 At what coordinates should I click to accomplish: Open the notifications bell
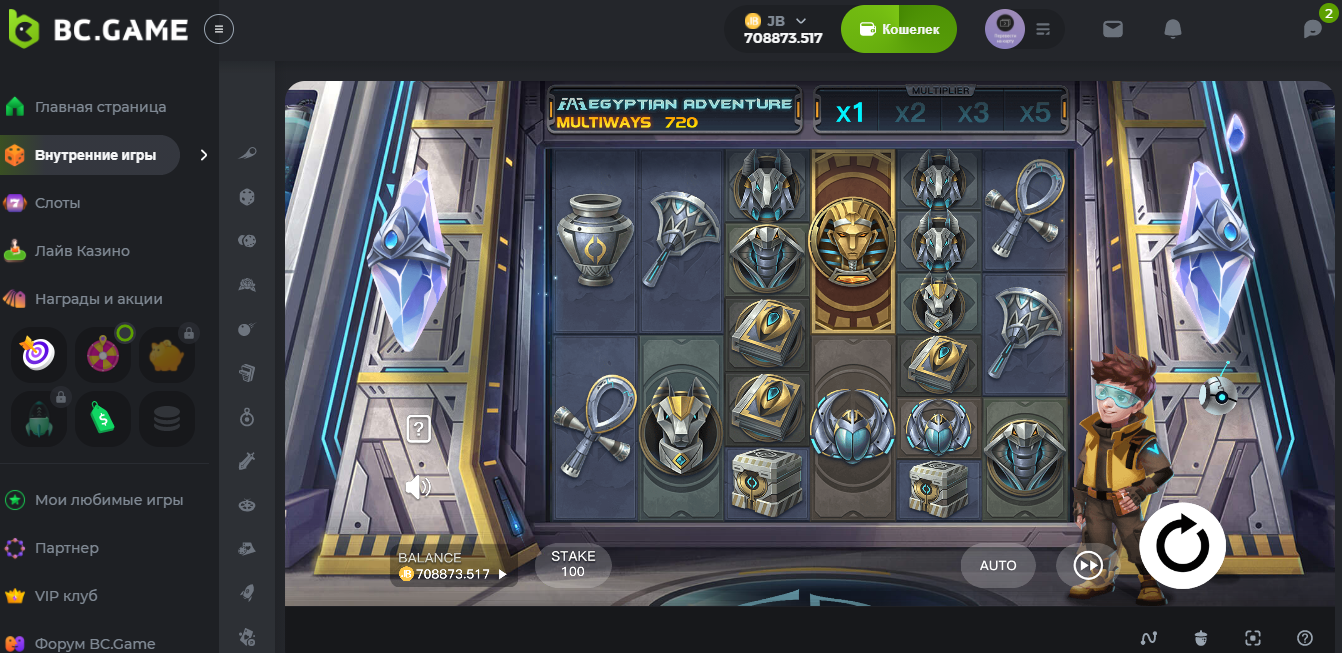[1173, 29]
